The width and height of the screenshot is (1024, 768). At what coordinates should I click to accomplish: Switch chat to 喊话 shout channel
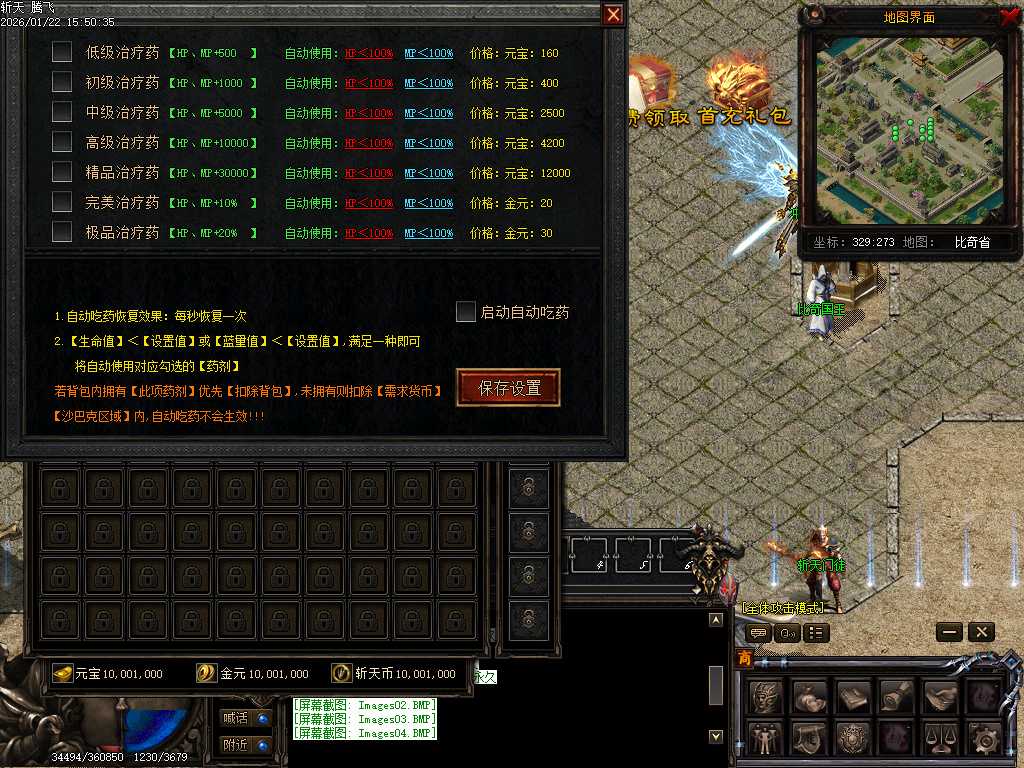click(x=245, y=717)
